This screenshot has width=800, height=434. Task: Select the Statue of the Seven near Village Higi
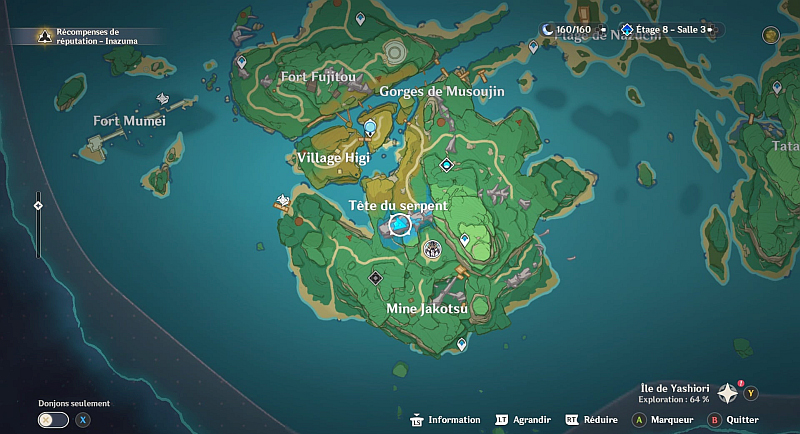[370, 127]
